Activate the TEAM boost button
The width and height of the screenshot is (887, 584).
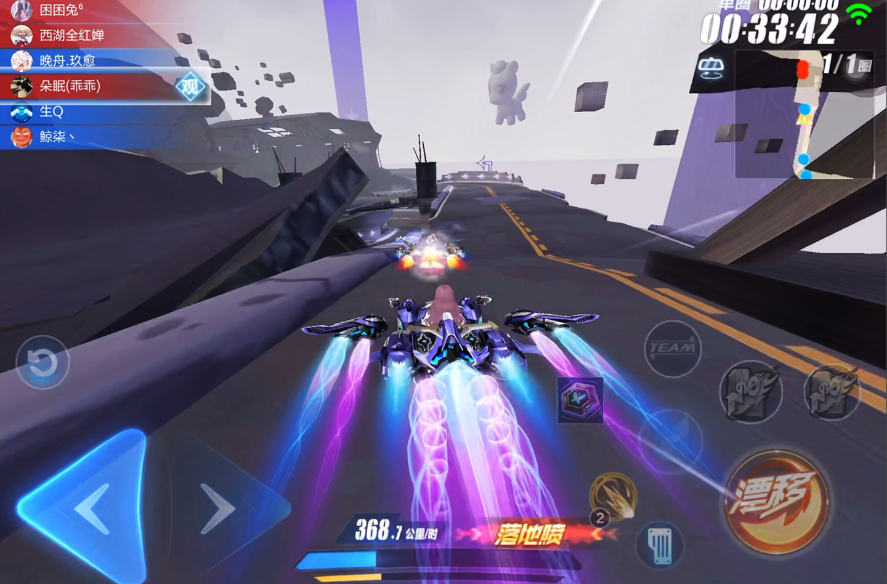pos(672,349)
